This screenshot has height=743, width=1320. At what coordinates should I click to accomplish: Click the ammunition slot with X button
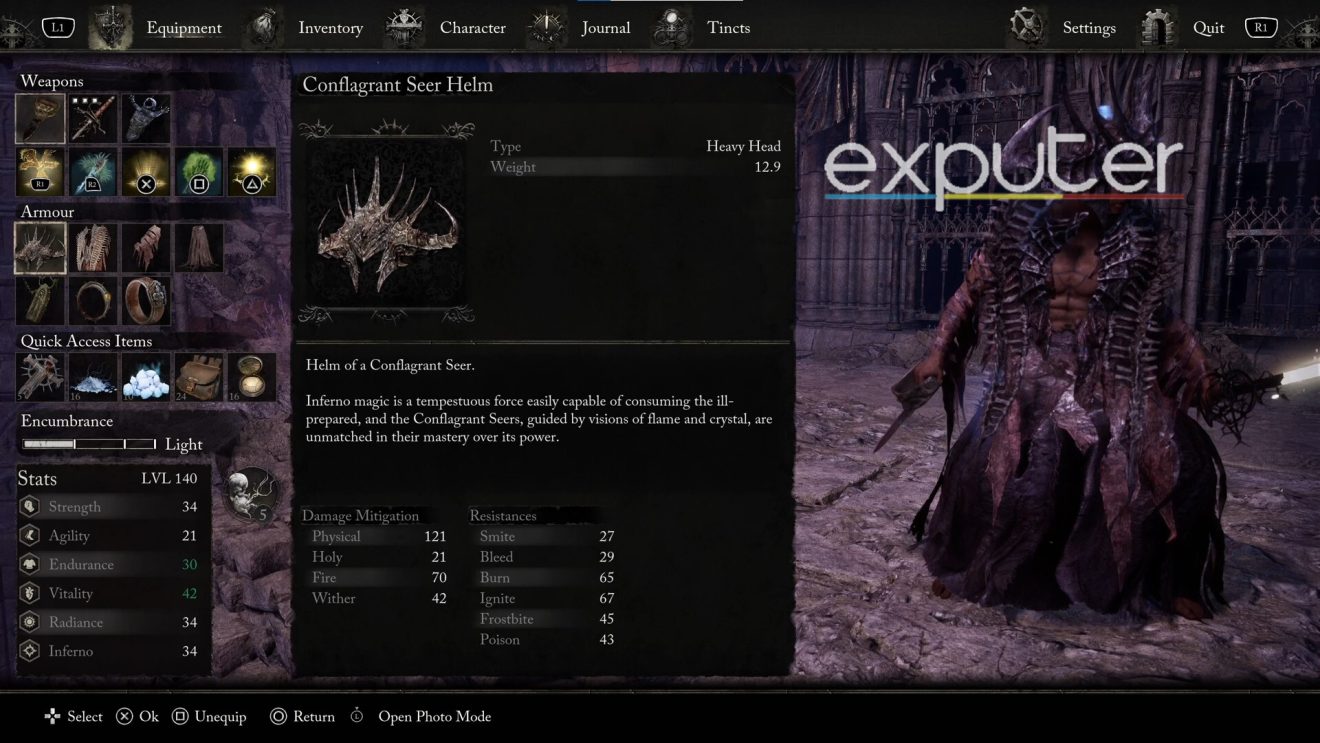[x=146, y=171]
